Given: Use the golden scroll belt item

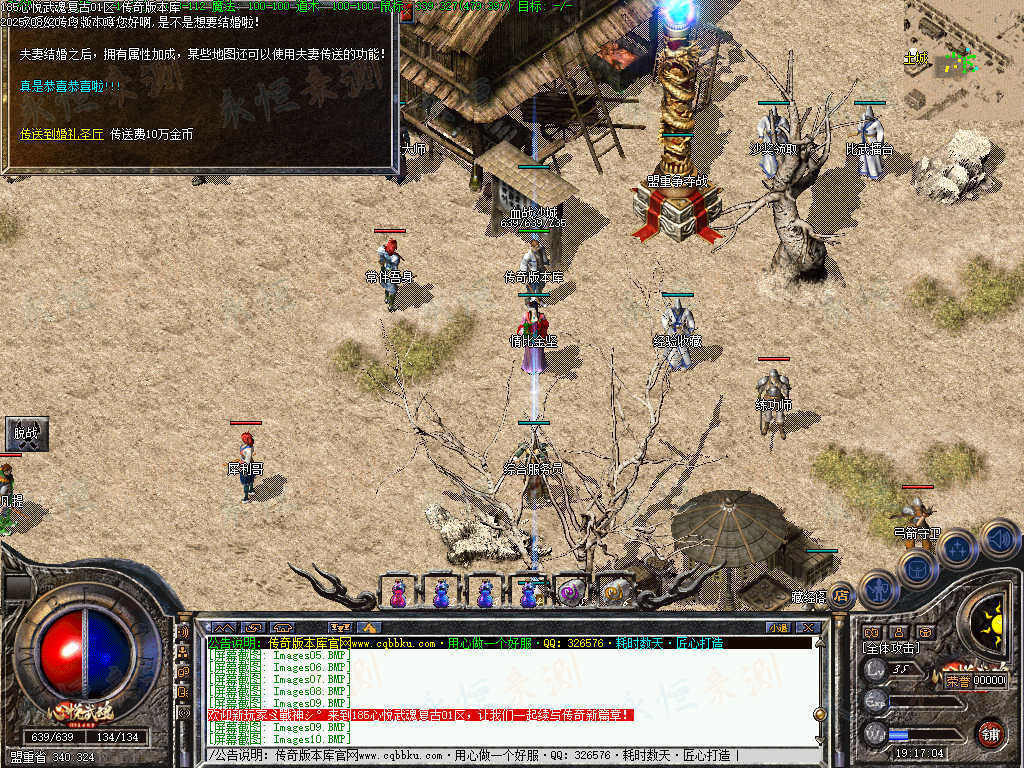Looking at the screenshot, I should (615, 594).
